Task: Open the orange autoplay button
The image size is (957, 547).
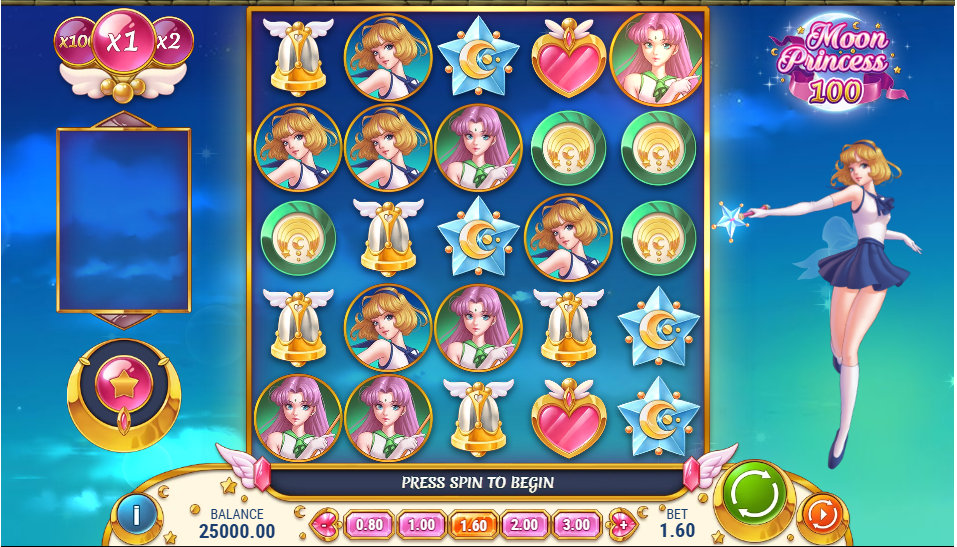Action: 821,515
